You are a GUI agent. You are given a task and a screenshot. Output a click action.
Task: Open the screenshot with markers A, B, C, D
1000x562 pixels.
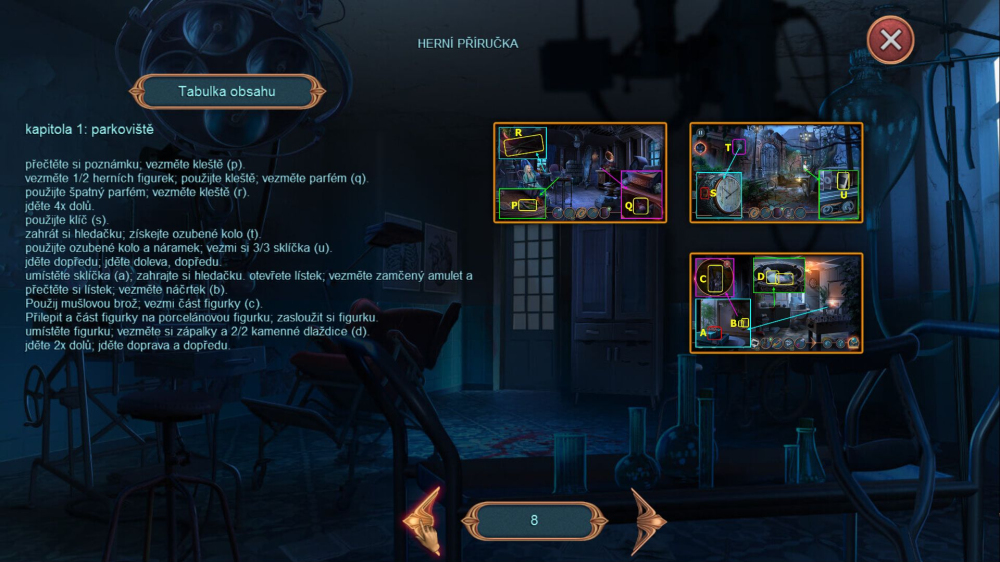pos(776,302)
